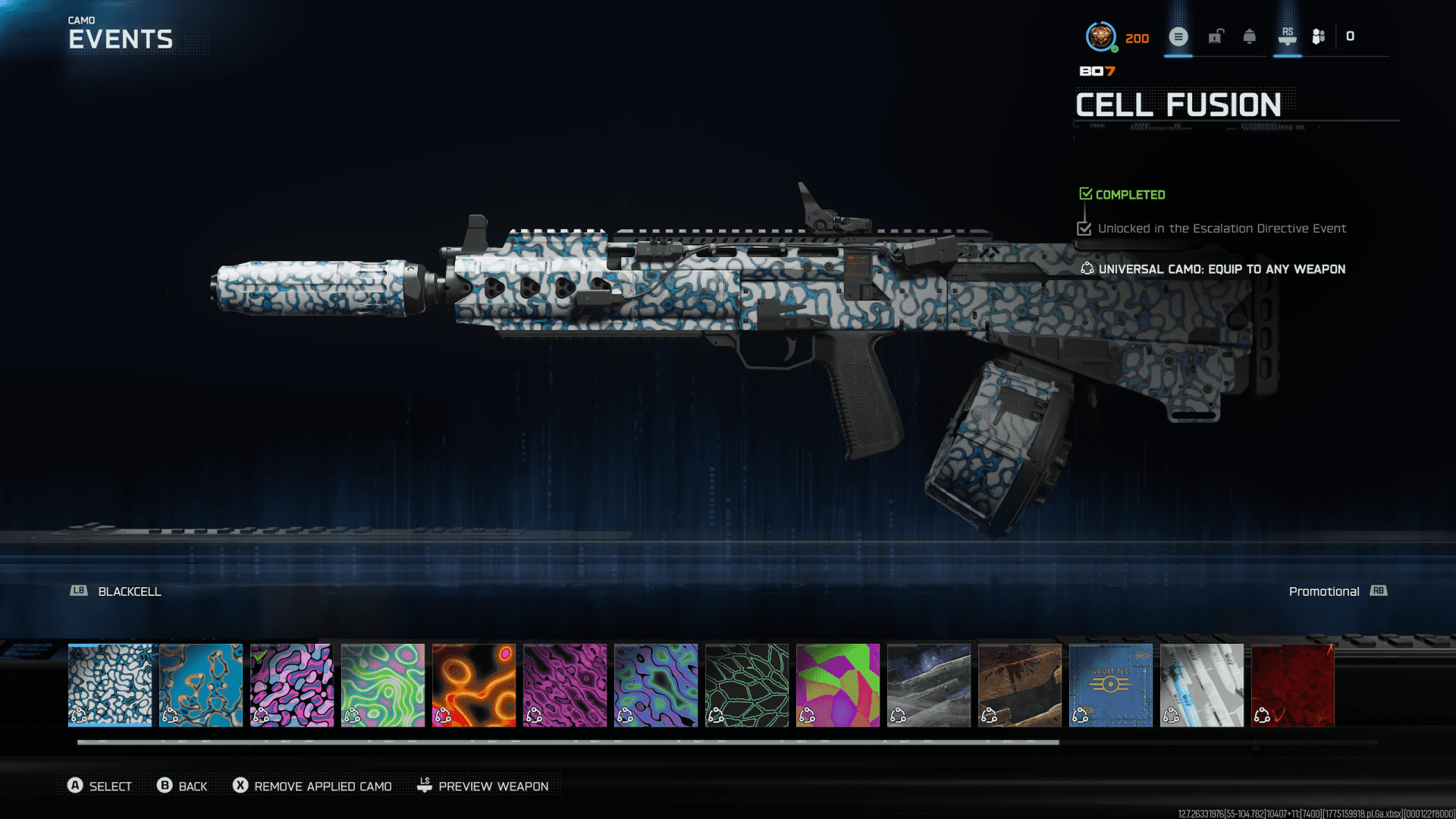Select the white and blue Cell Fusion camo
This screenshot has width=1456, height=819.
click(x=110, y=685)
